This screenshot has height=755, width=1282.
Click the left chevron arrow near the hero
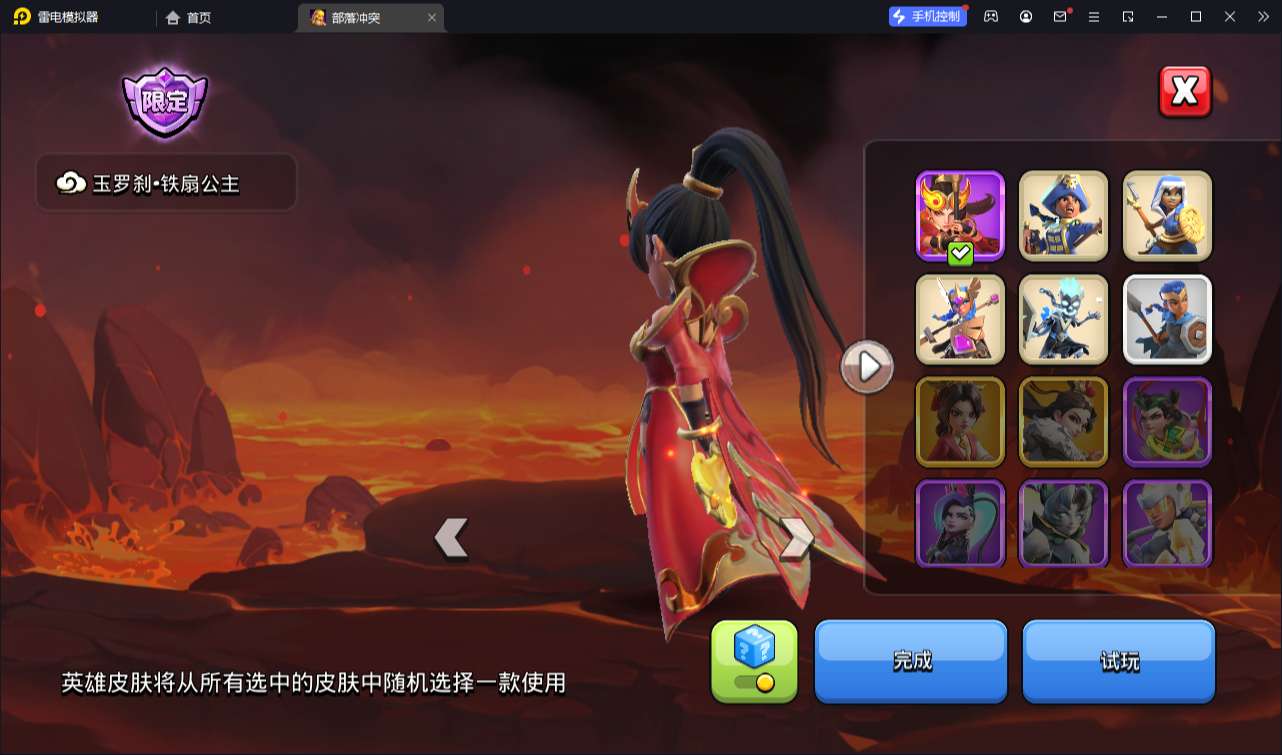[453, 536]
